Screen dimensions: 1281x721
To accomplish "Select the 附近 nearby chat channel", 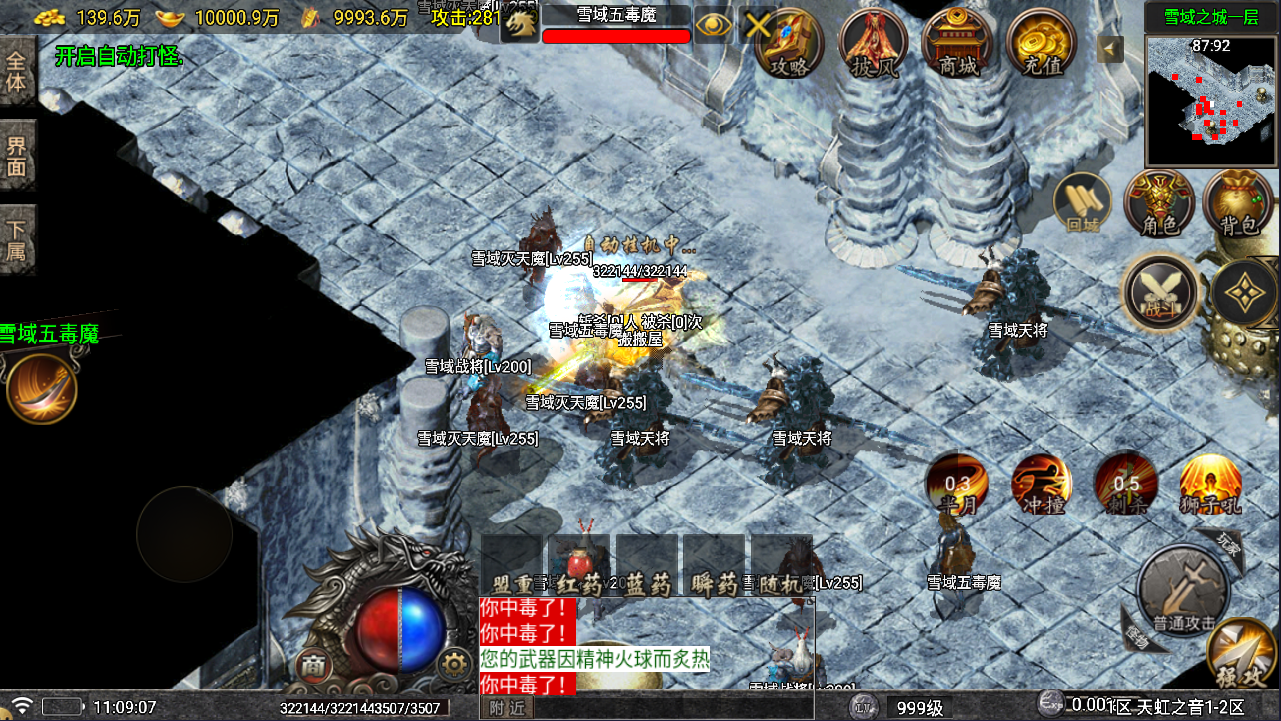I will [507, 708].
